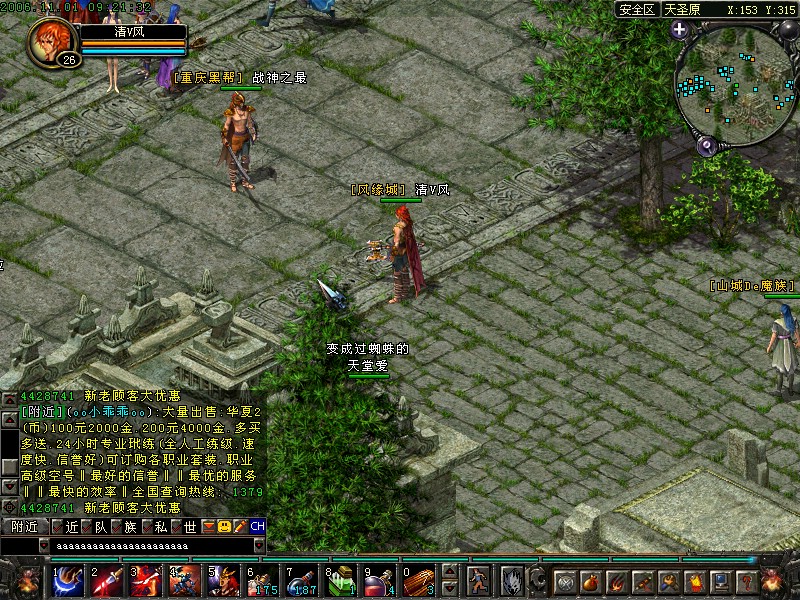800x600 pixels.
Task: Click the plus button on the minimap
Action: pos(679,30)
